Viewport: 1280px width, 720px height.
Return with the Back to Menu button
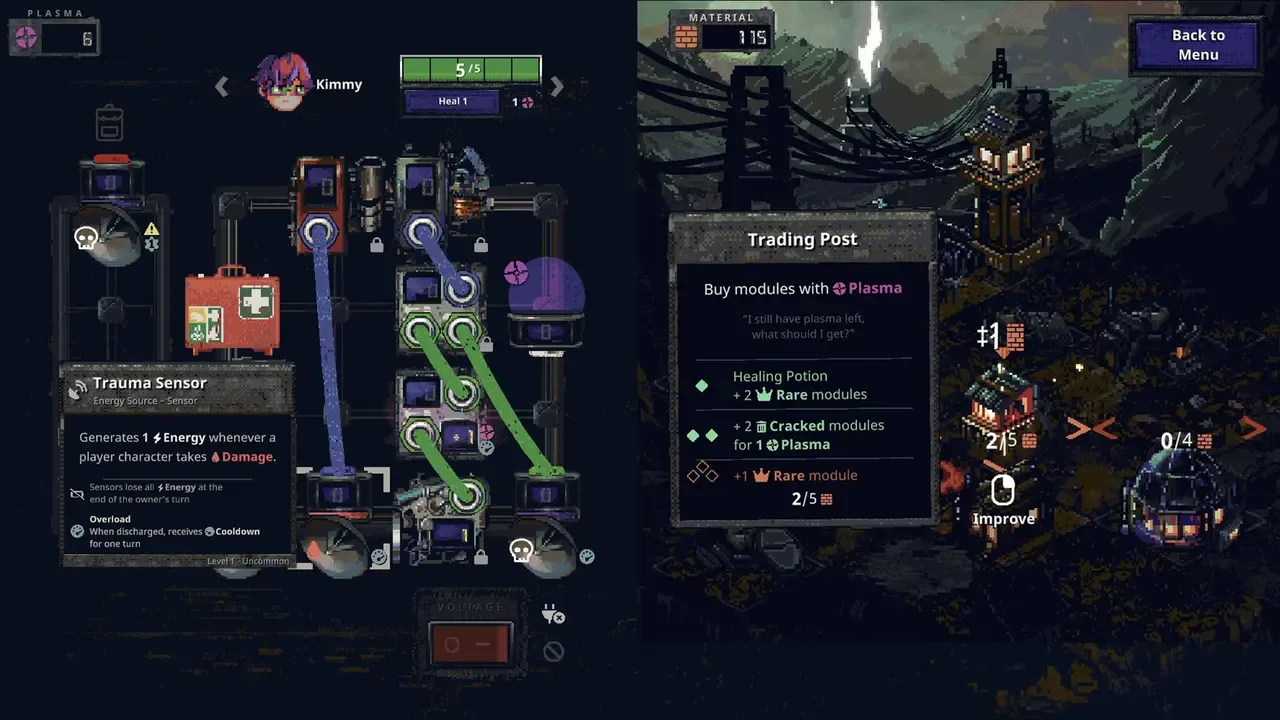[1197, 45]
